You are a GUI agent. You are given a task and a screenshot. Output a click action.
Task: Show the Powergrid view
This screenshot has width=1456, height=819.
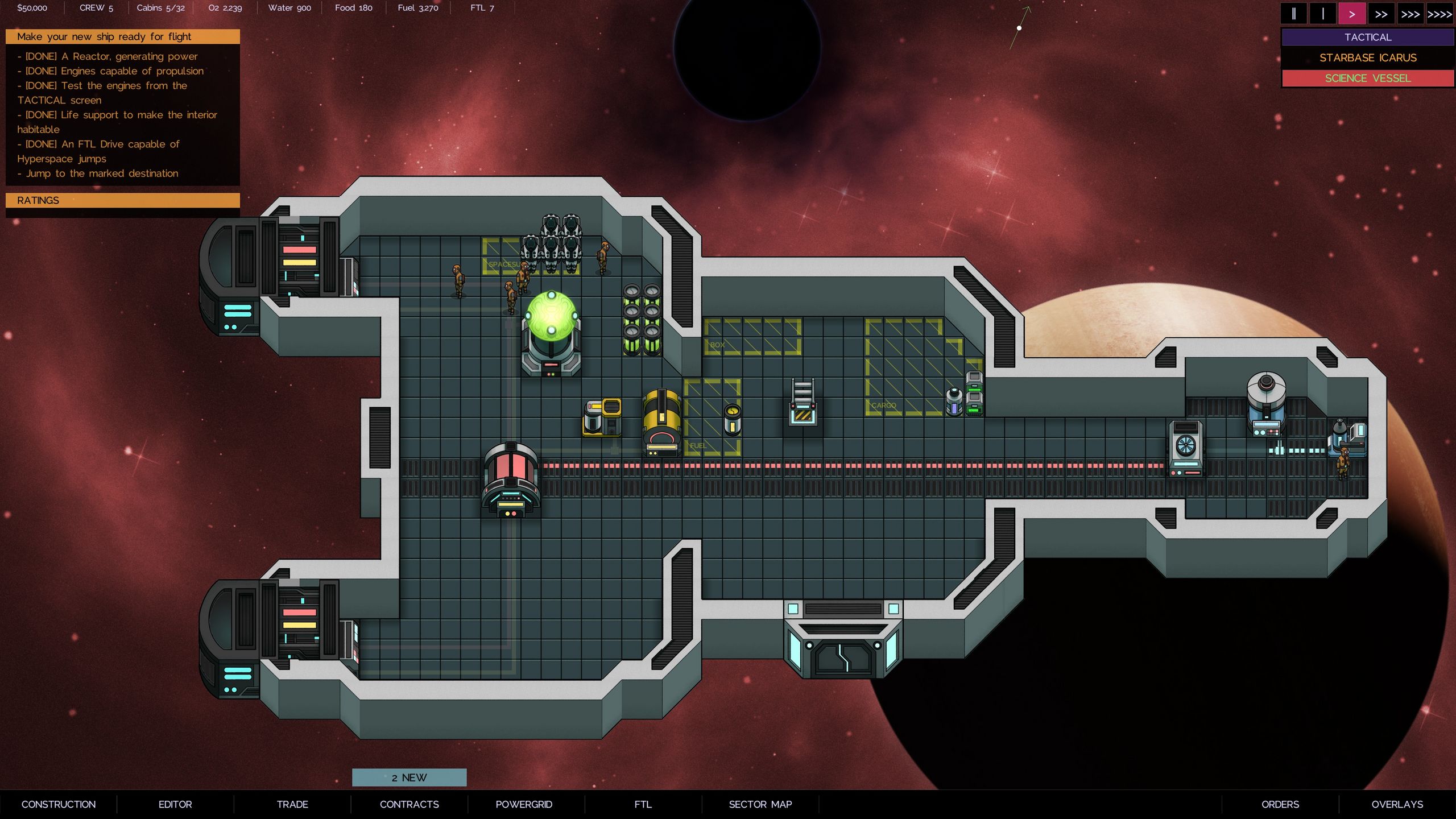524,804
